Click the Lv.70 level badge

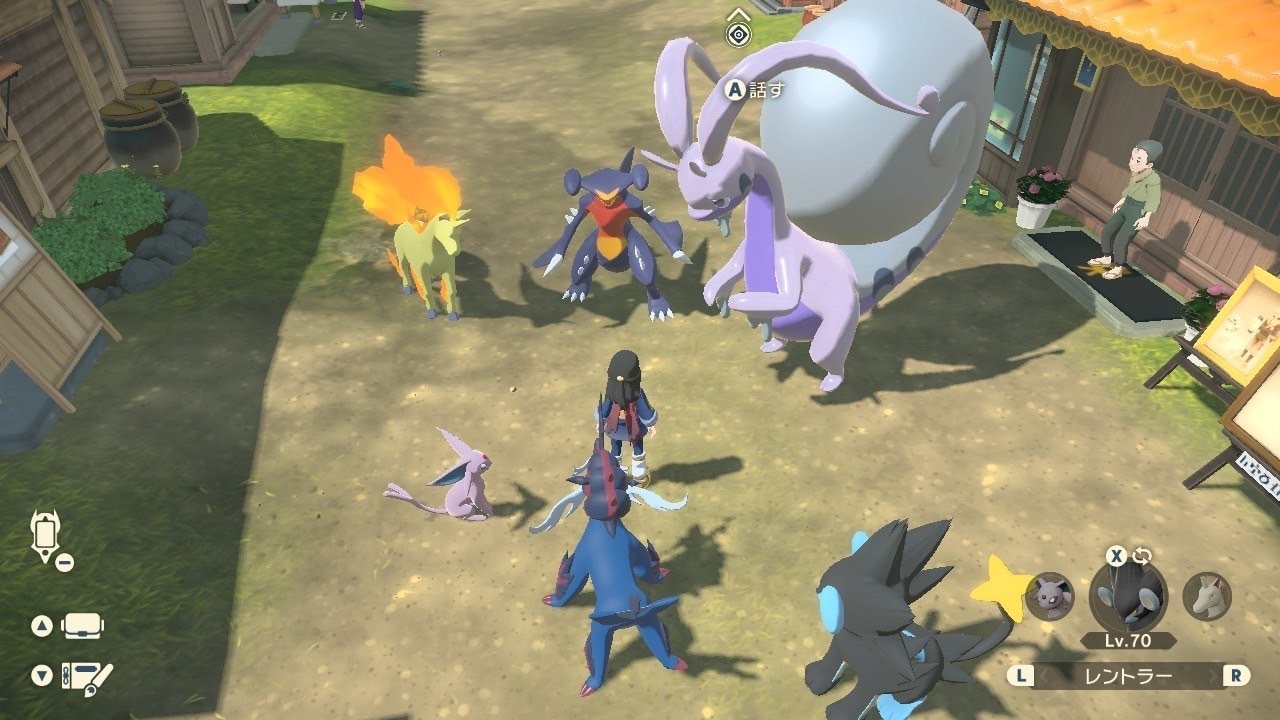click(x=1126, y=639)
